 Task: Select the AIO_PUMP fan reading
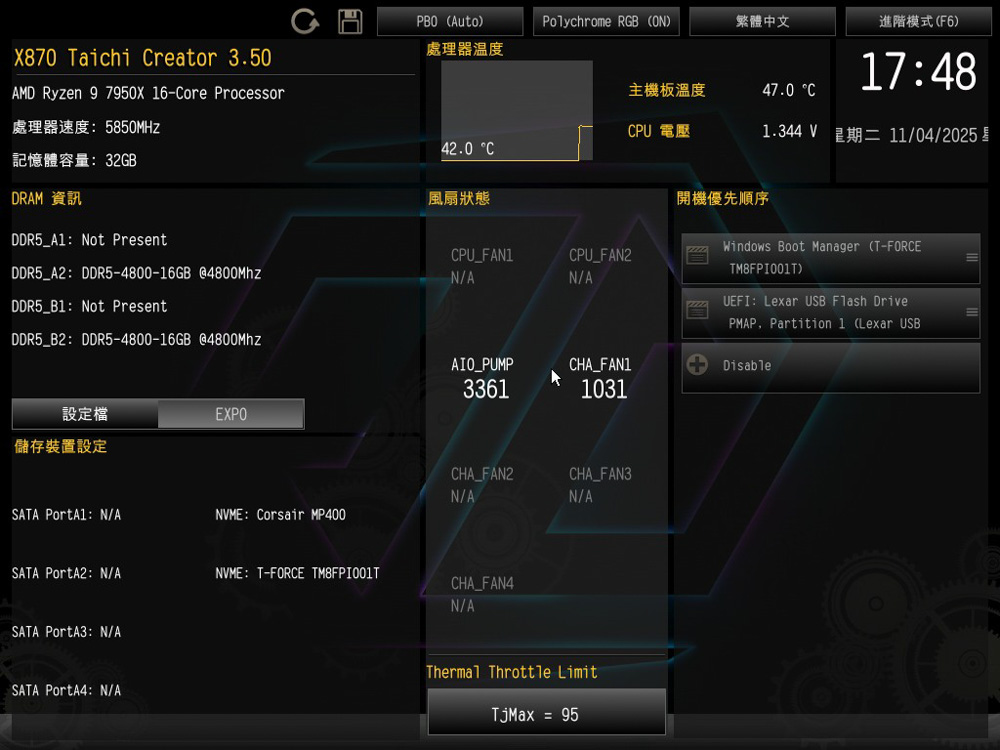point(486,379)
